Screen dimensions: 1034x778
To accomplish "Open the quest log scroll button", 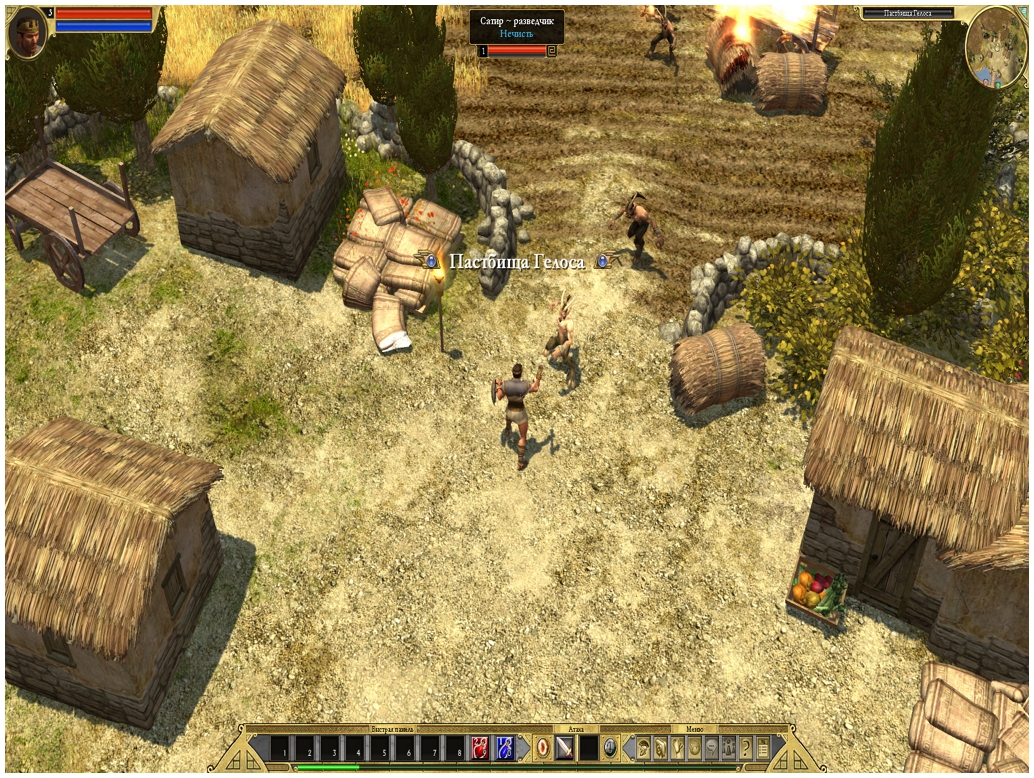I will coord(763,748).
